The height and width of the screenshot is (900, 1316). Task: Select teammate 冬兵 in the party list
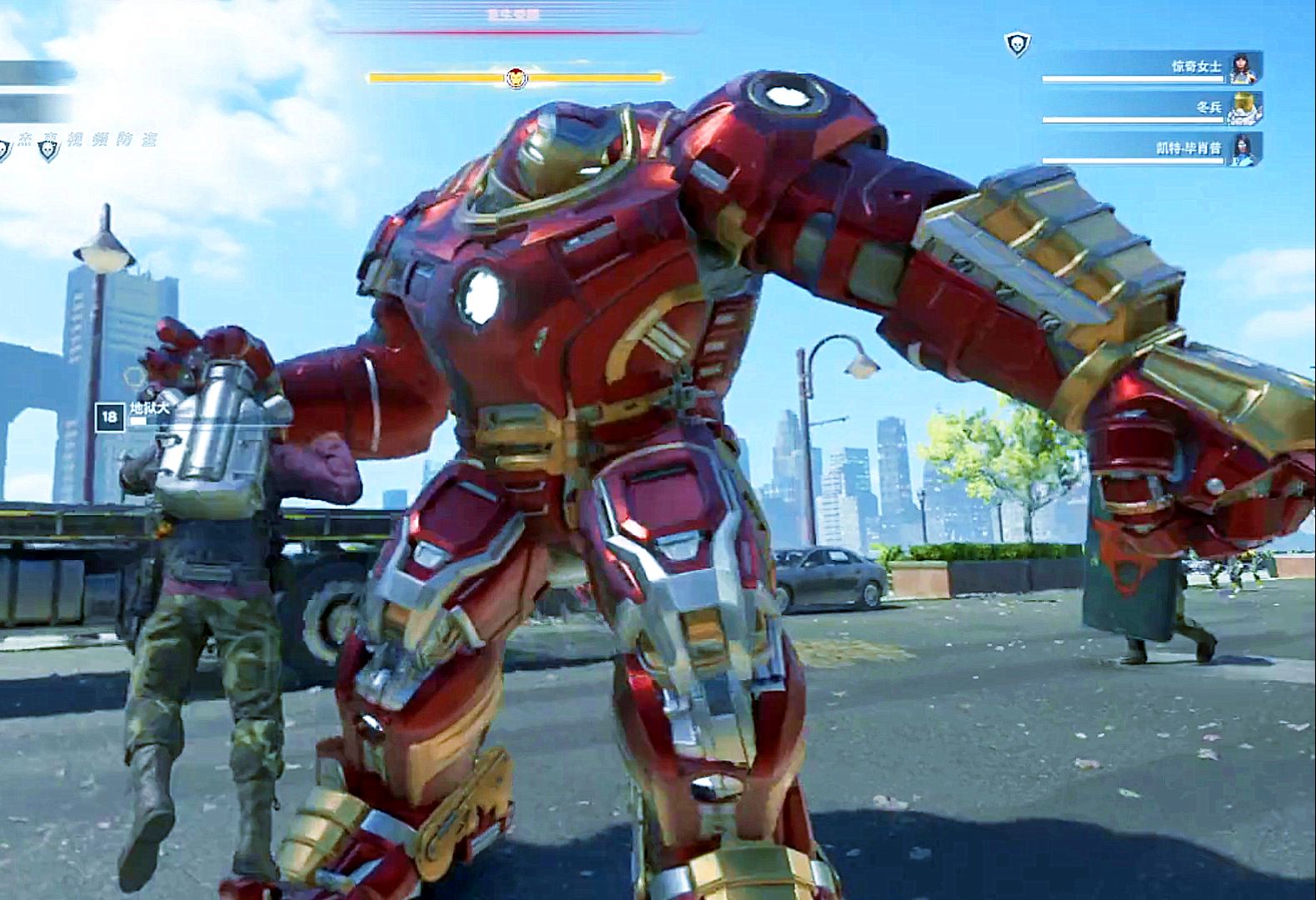coord(1208,107)
